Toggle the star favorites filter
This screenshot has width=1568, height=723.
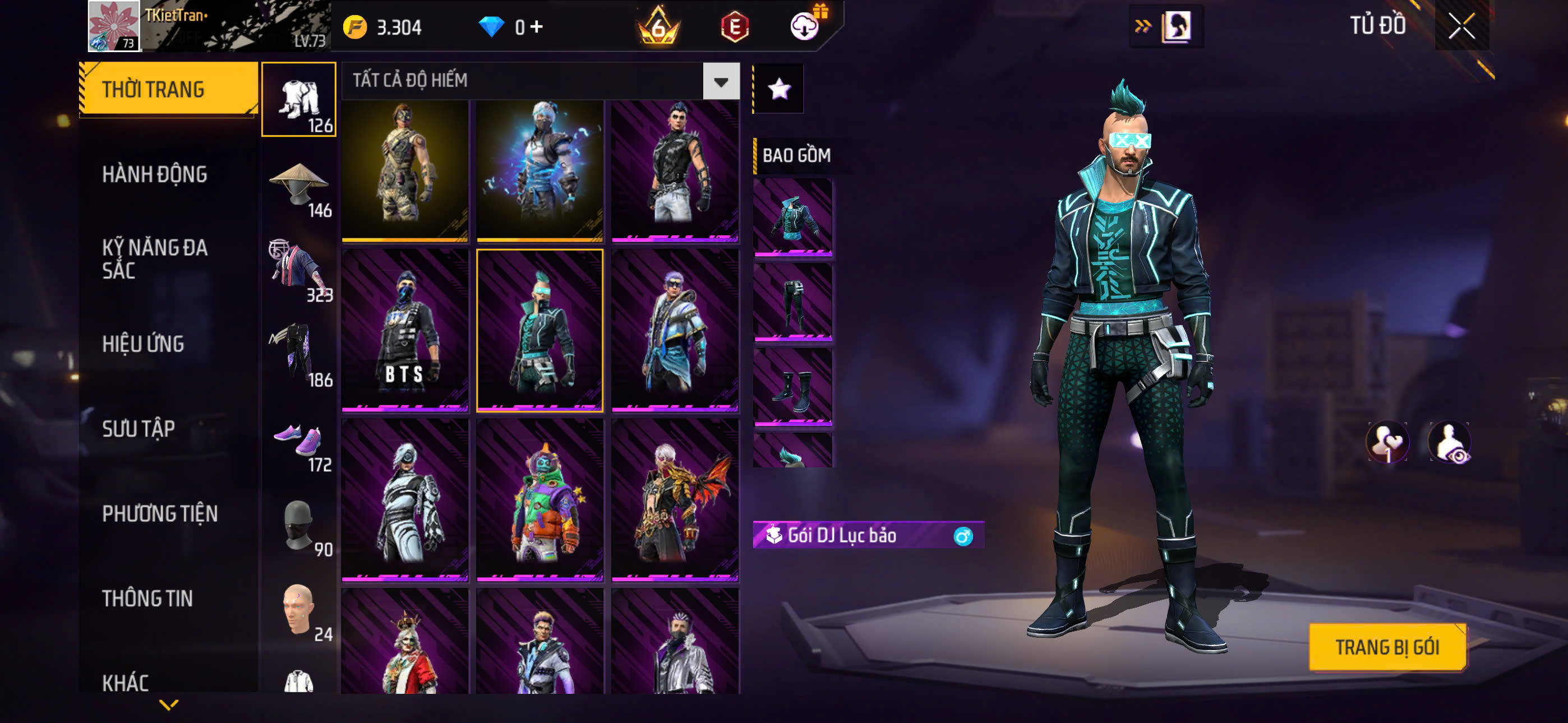point(779,89)
